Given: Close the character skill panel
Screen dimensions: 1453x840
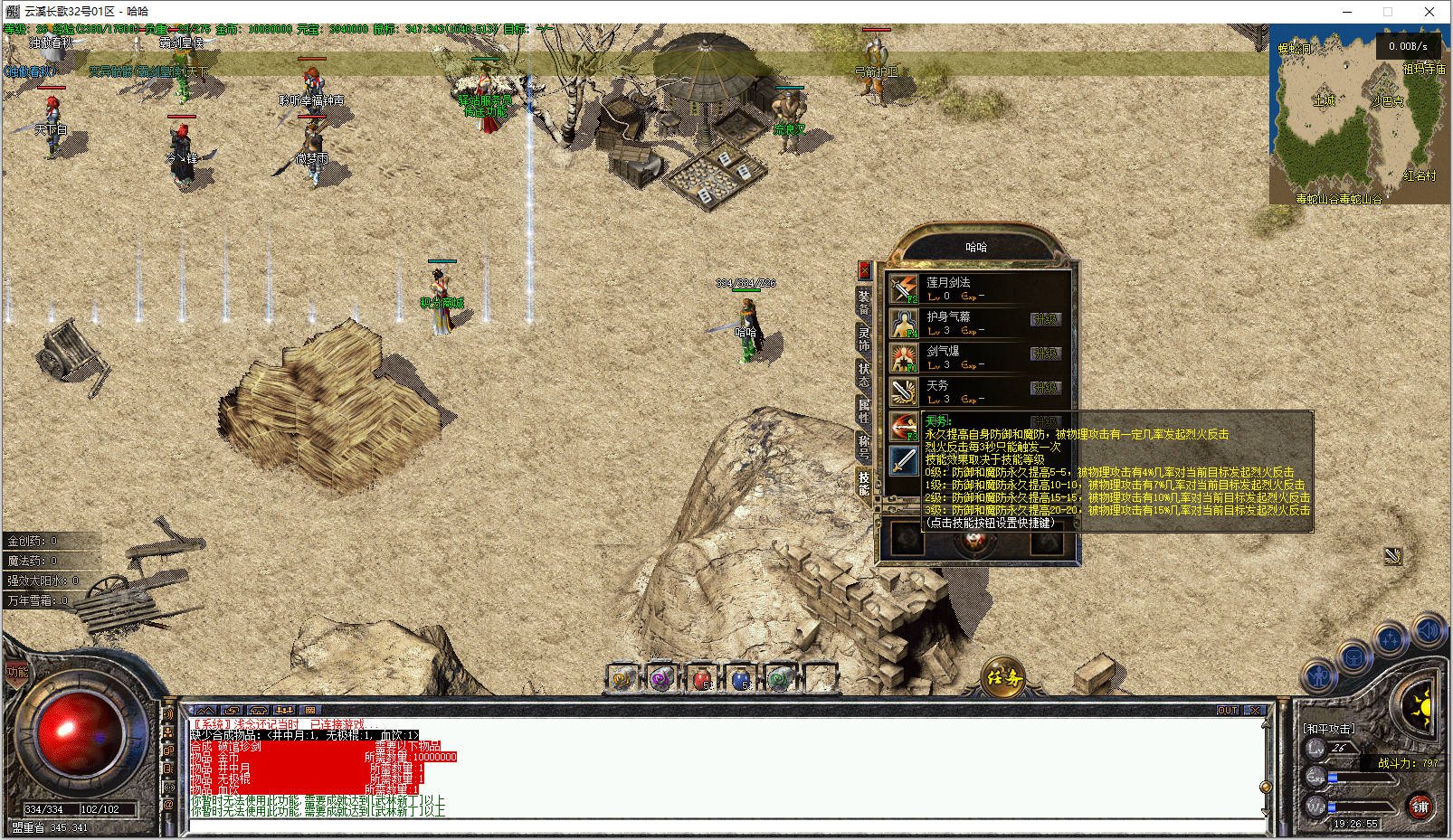Looking at the screenshot, I should 864,269.
